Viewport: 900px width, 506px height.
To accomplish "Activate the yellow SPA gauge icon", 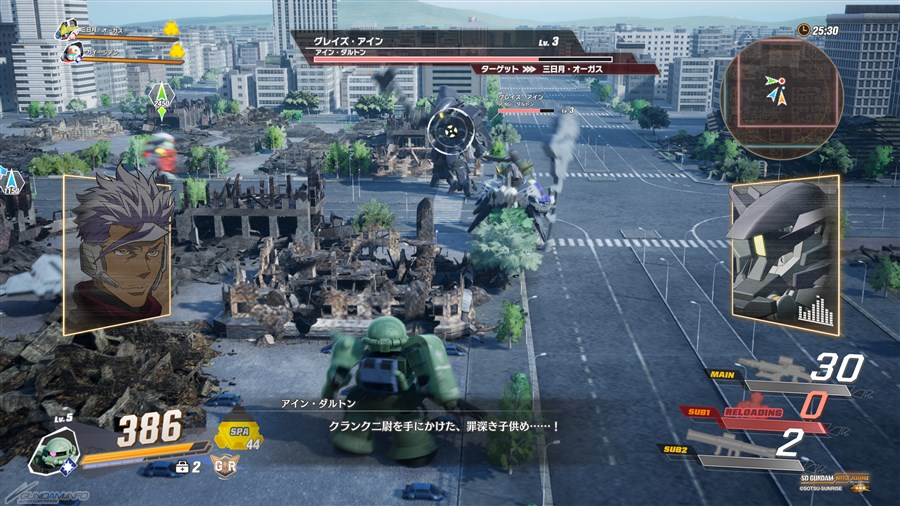I will click(x=238, y=432).
